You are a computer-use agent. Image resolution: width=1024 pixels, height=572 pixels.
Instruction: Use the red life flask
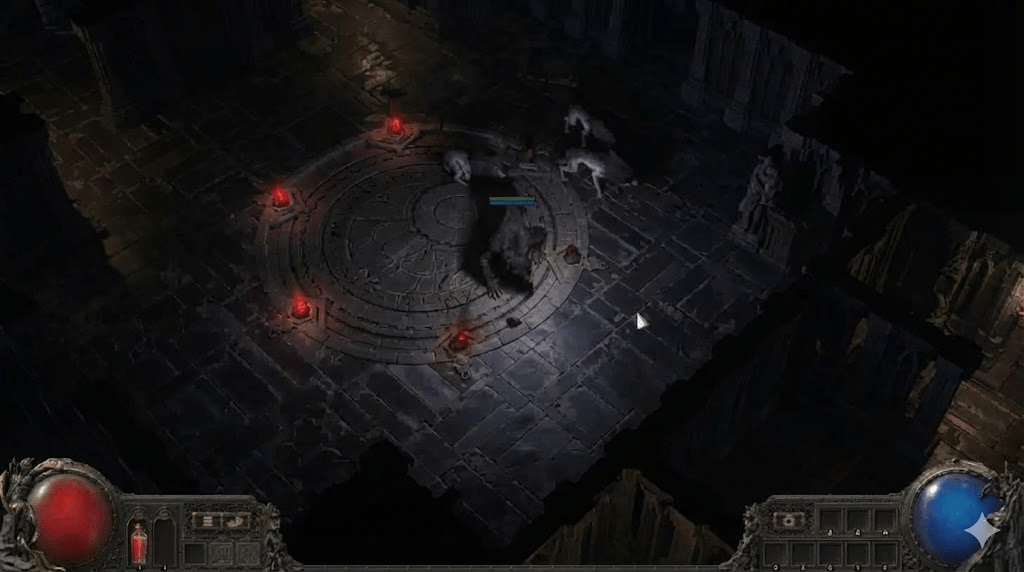point(138,543)
